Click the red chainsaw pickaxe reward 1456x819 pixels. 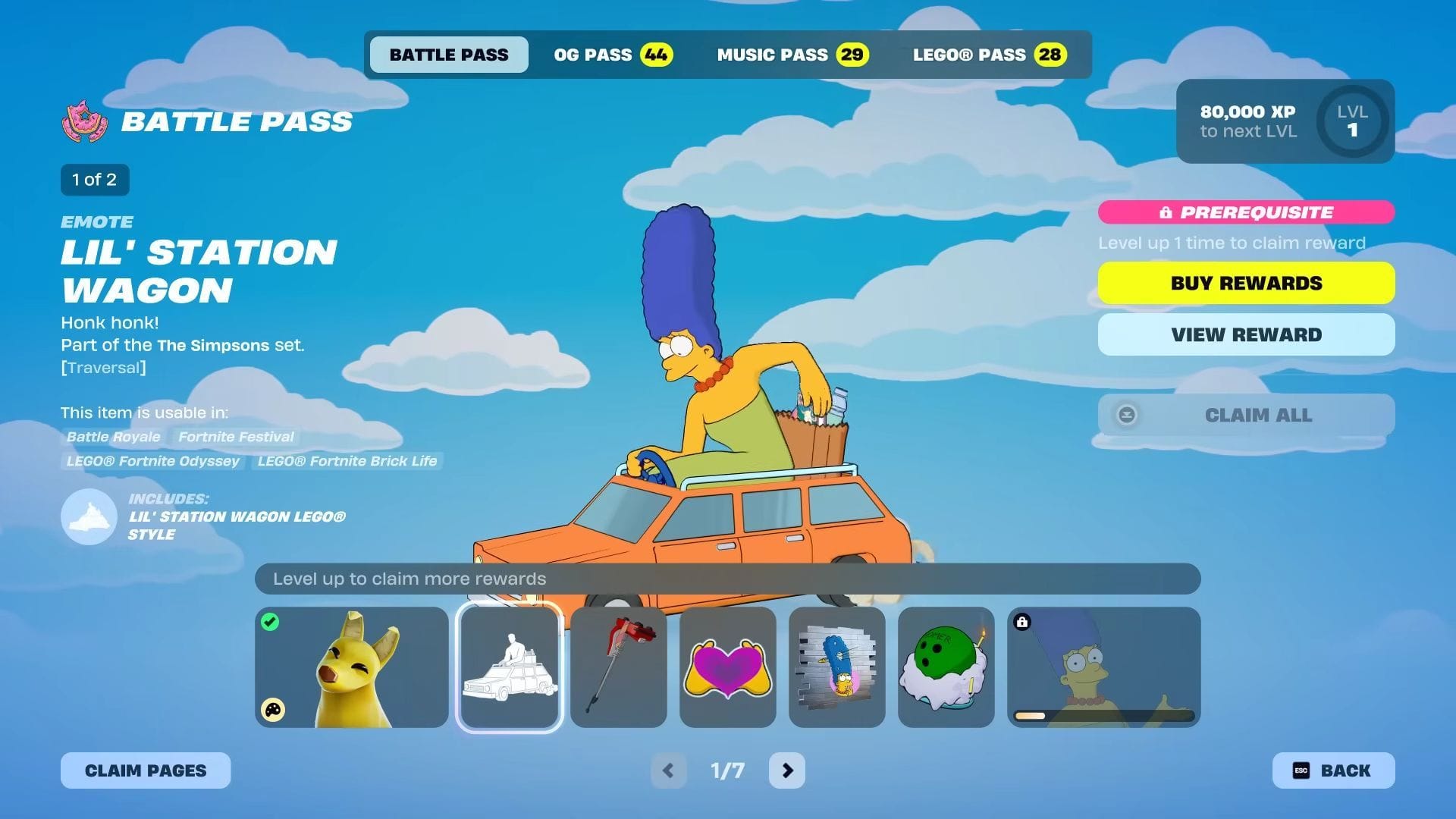[x=618, y=667]
